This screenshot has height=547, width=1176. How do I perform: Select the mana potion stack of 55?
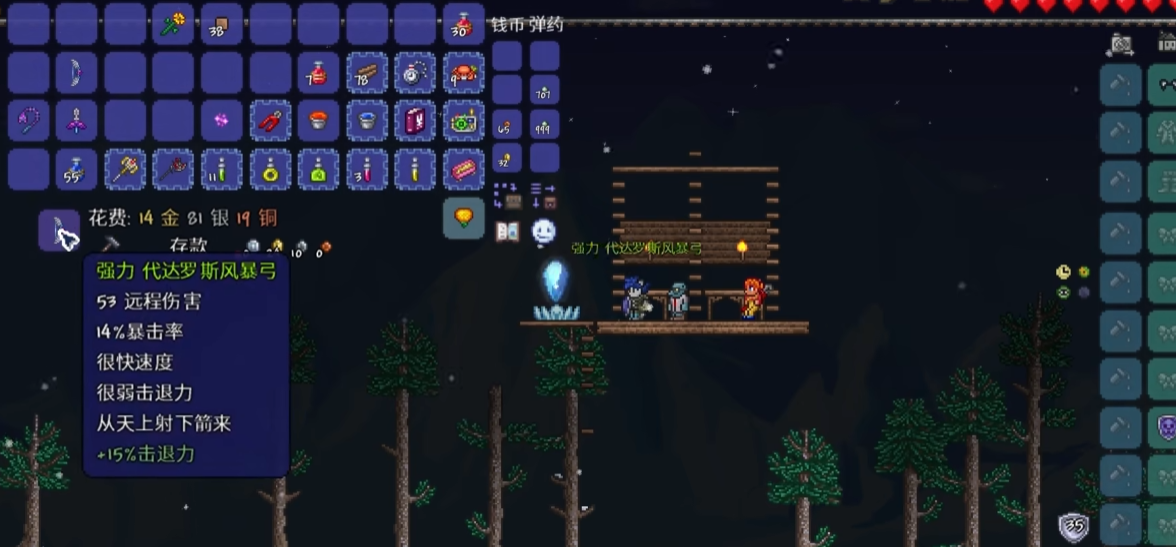[76, 169]
